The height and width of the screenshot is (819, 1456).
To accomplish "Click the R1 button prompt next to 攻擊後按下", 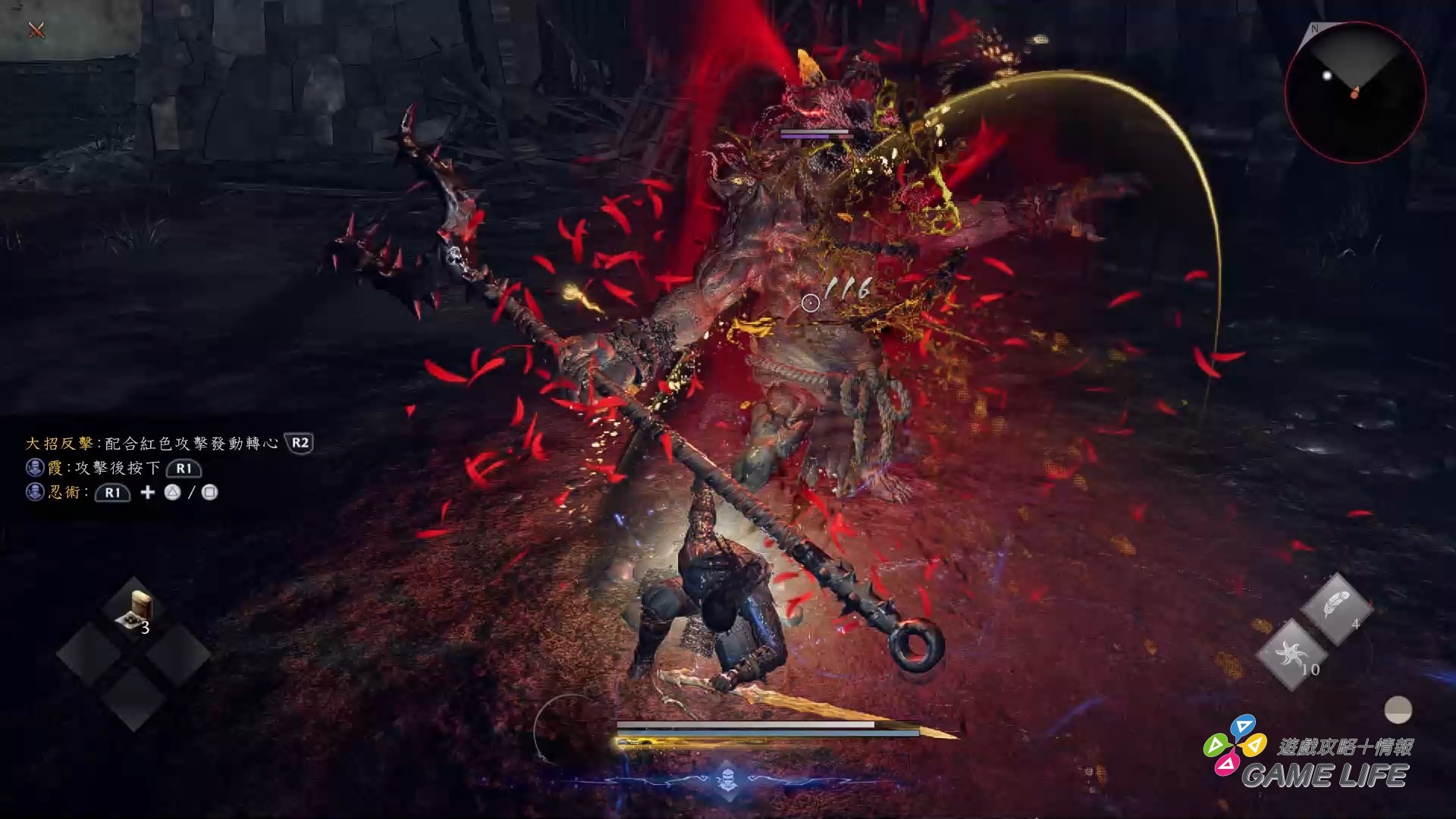I will (184, 469).
